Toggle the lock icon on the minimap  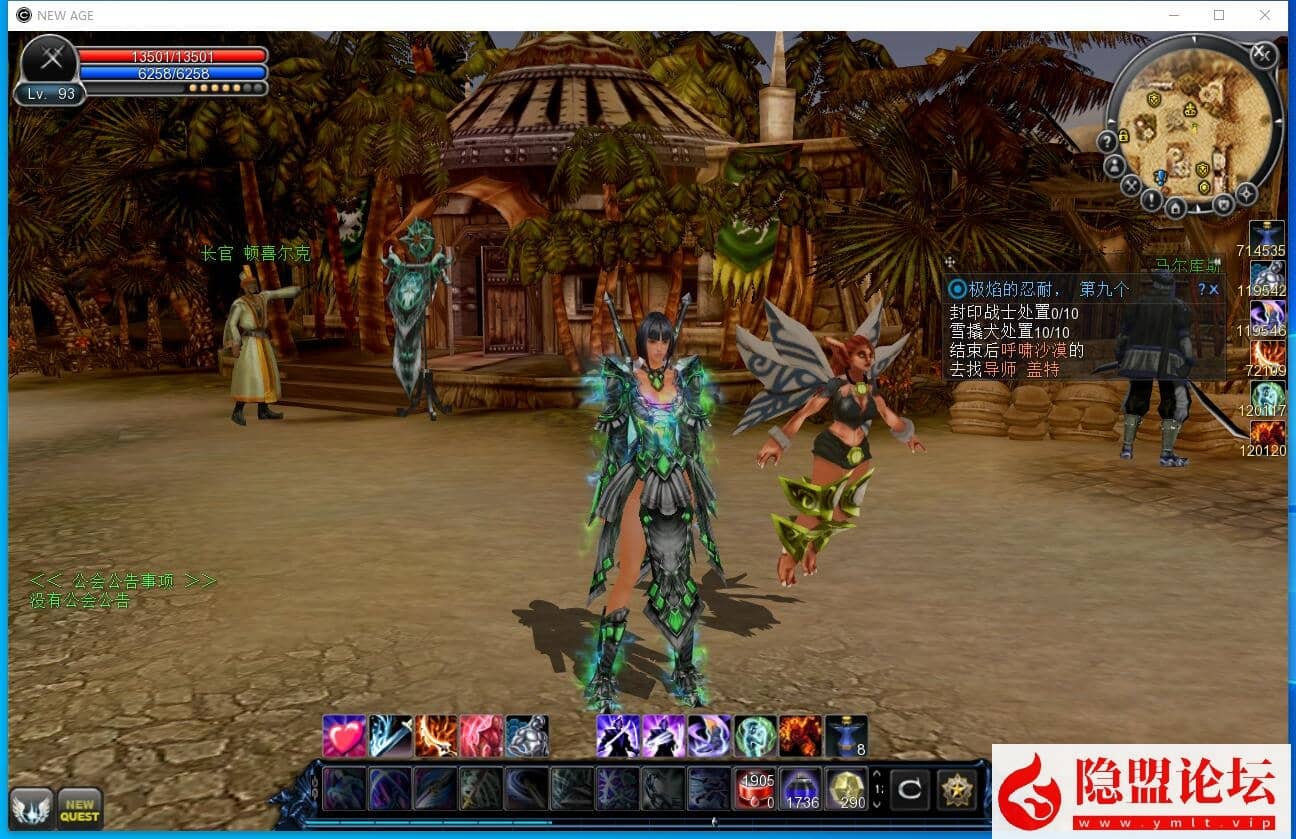coord(1123,137)
